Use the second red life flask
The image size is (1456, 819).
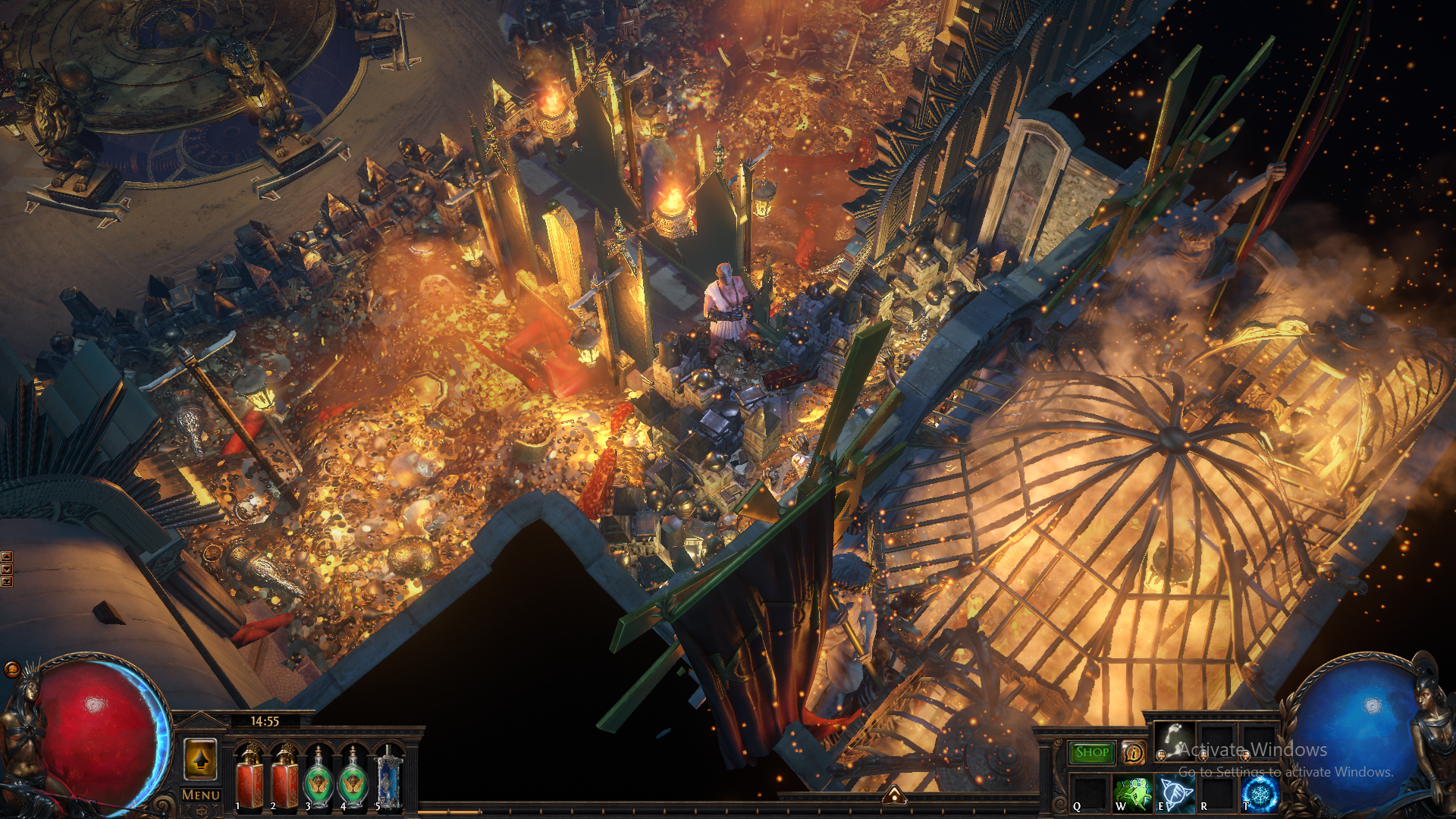(285, 777)
